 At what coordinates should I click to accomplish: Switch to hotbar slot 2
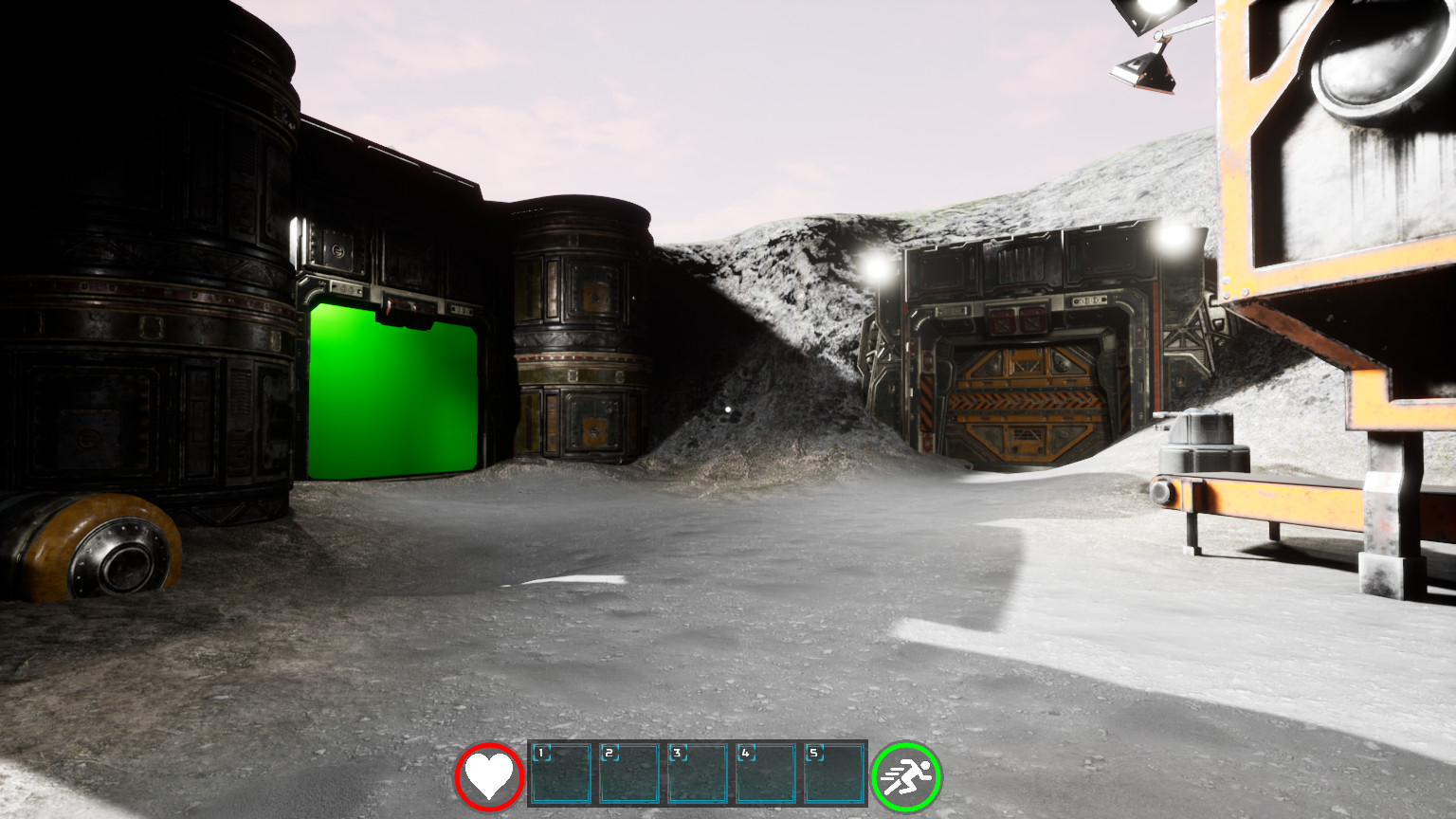(x=628, y=775)
